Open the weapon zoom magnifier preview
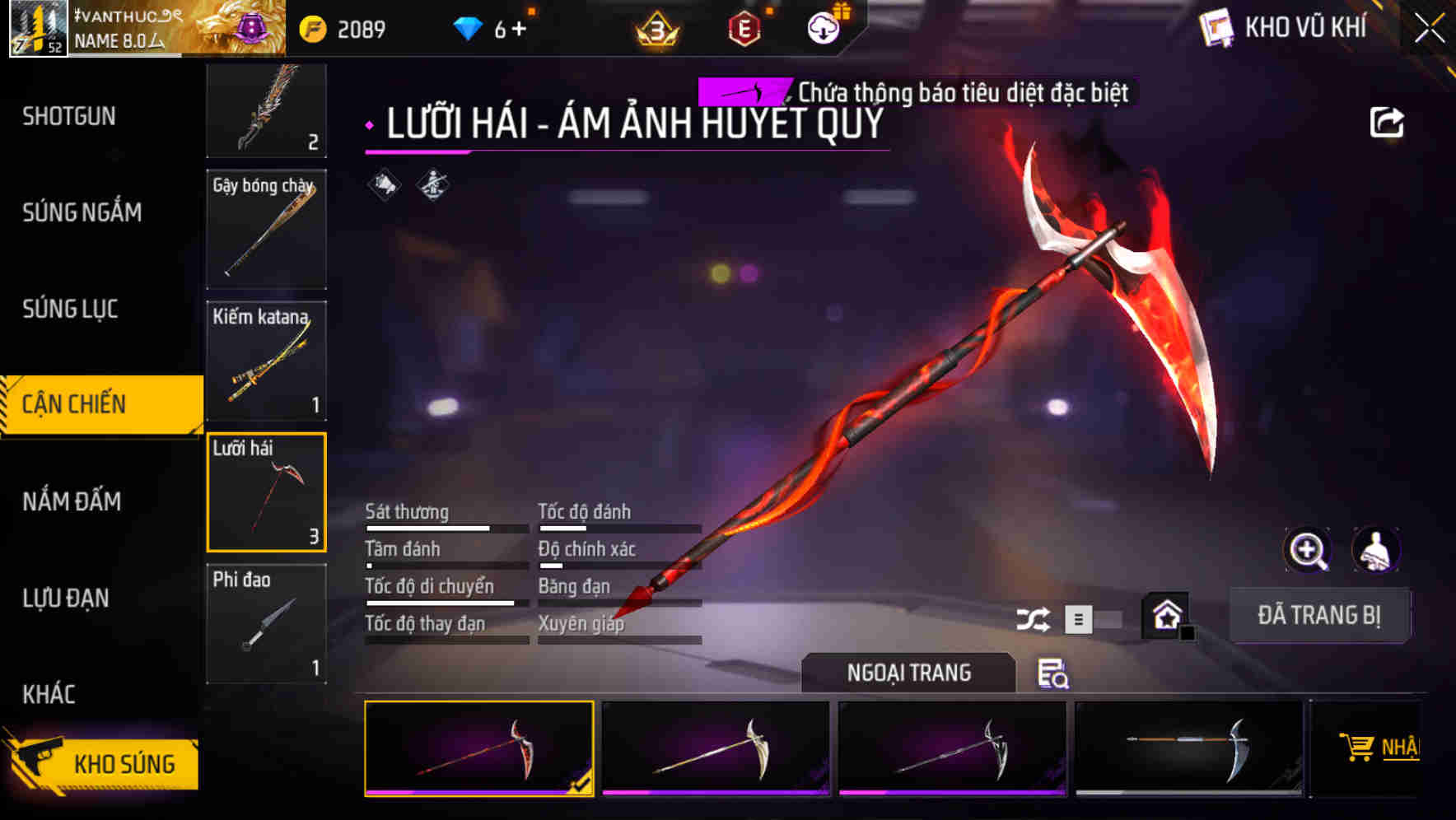This screenshot has height=820, width=1456. [1309, 550]
